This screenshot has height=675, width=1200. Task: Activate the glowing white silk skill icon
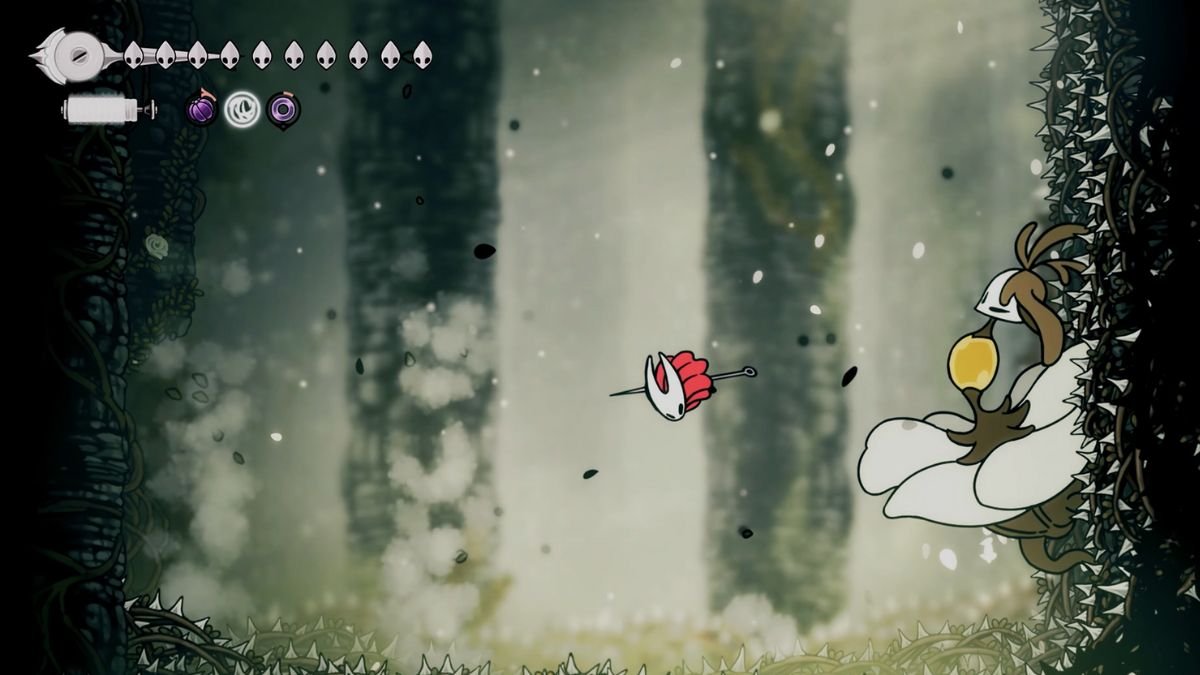[x=242, y=109]
